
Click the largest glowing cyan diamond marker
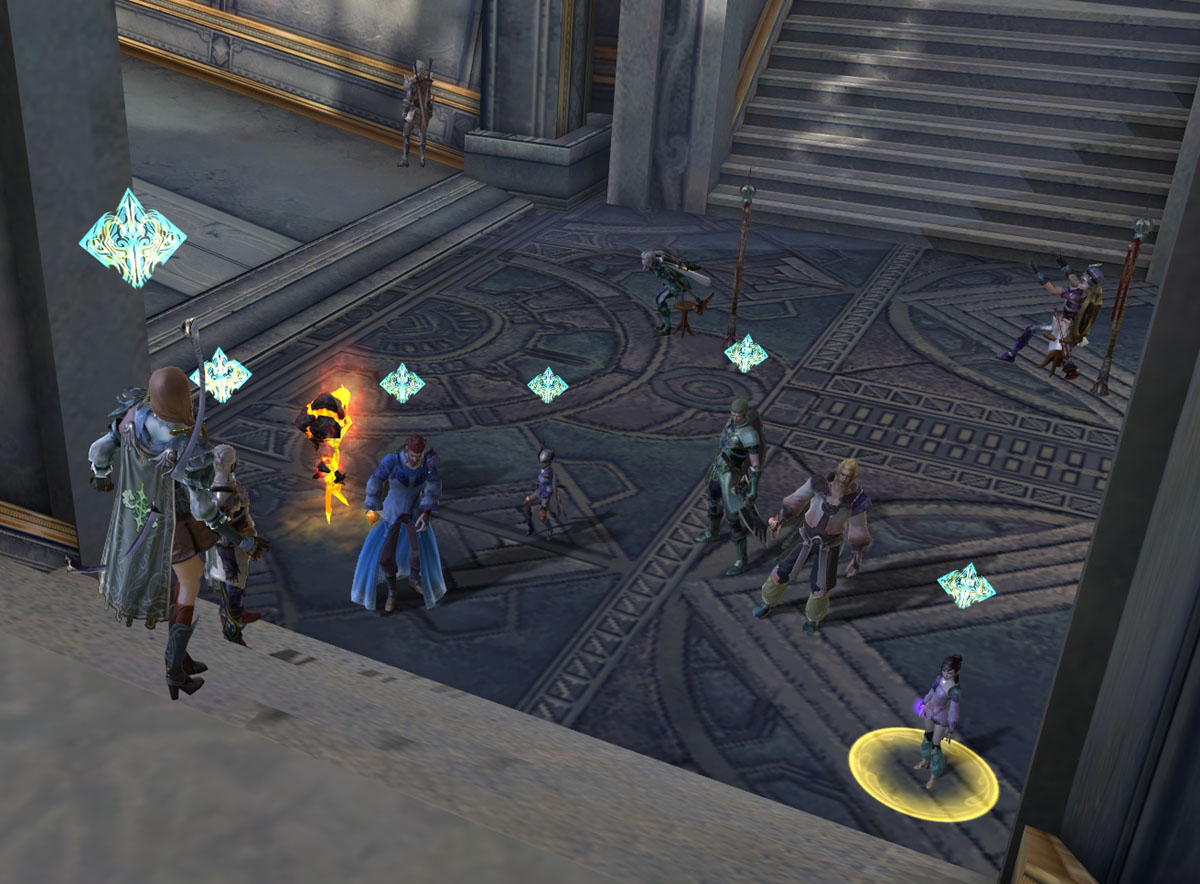pos(132,238)
